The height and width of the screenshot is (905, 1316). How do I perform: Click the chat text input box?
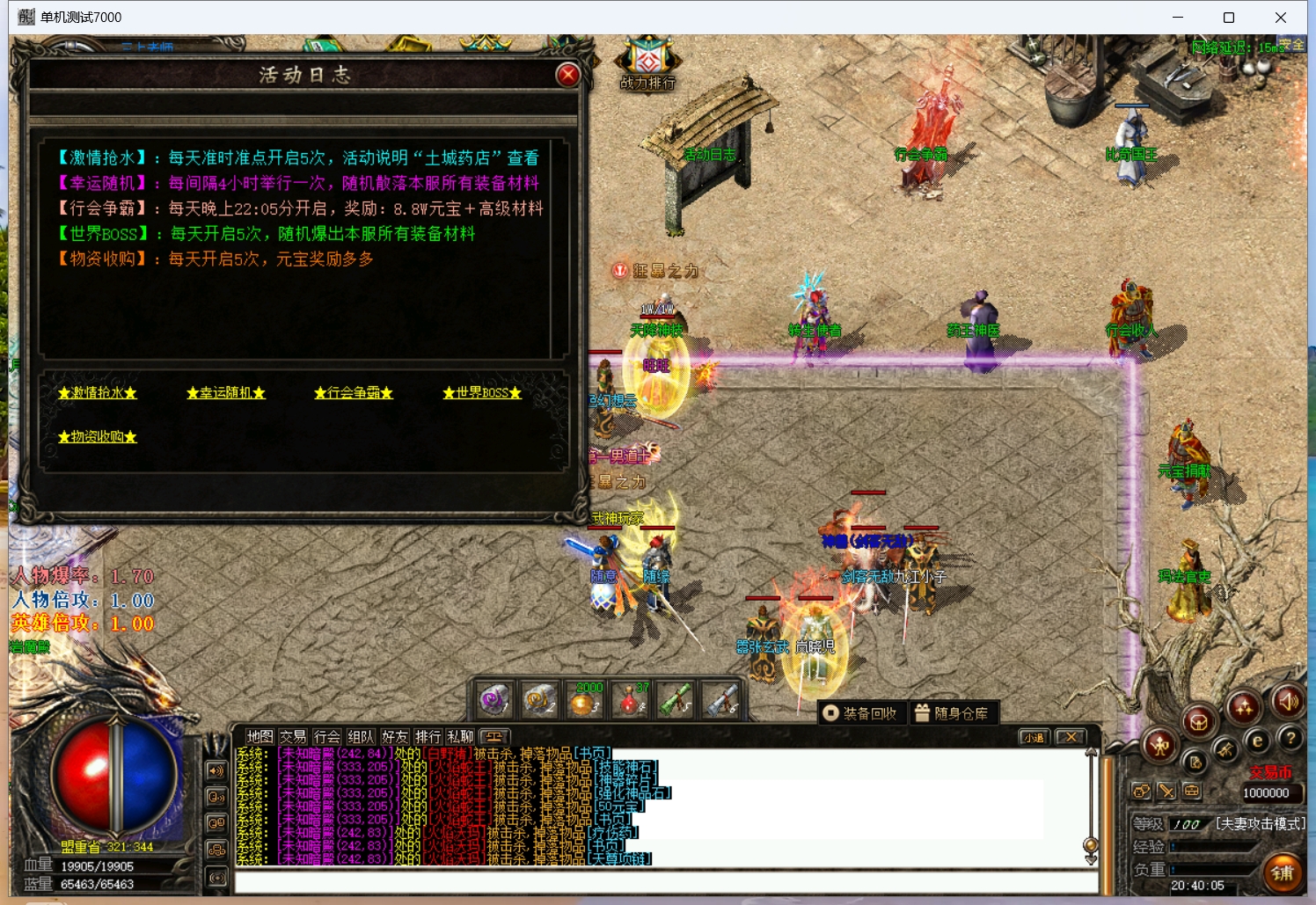pyautogui.click(x=660, y=882)
